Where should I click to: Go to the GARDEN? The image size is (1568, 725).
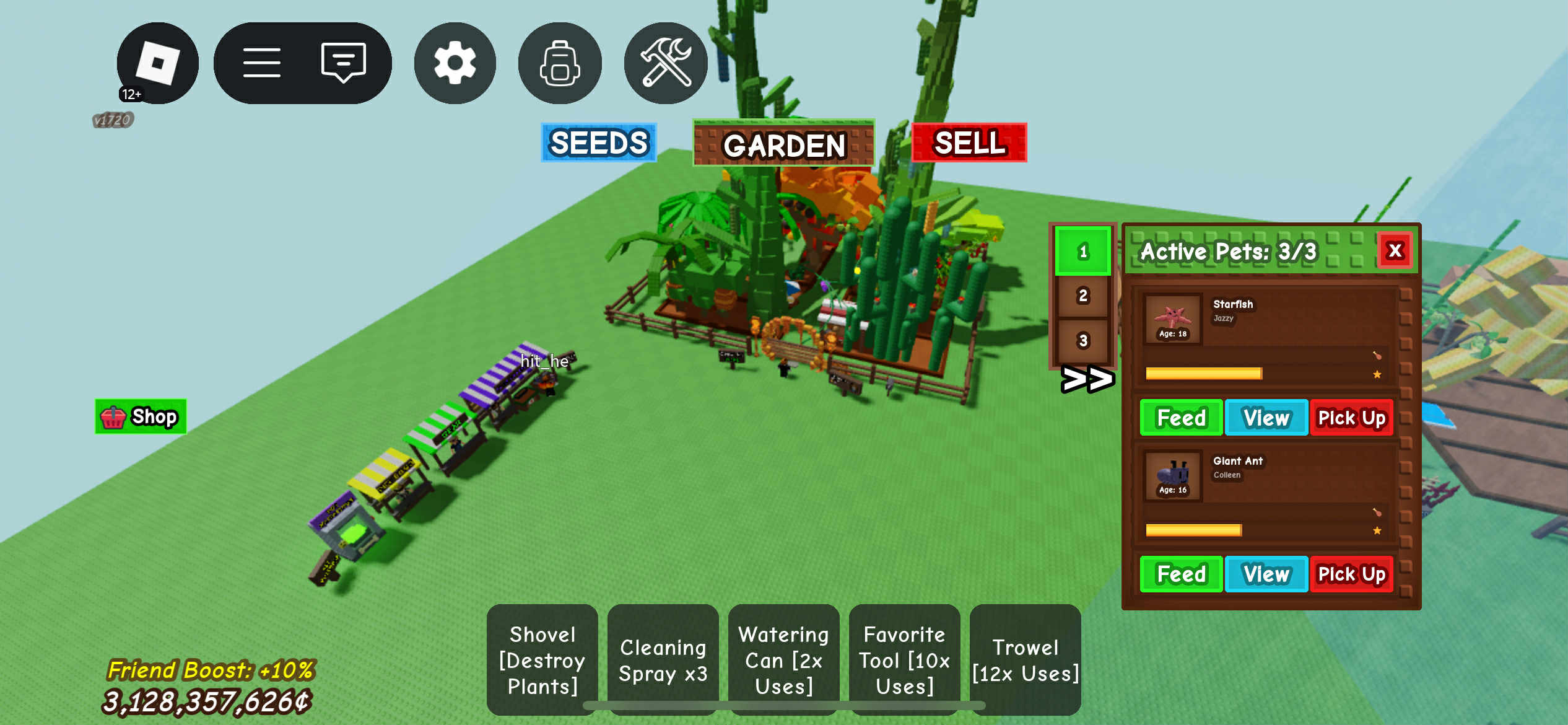[x=783, y=144]
